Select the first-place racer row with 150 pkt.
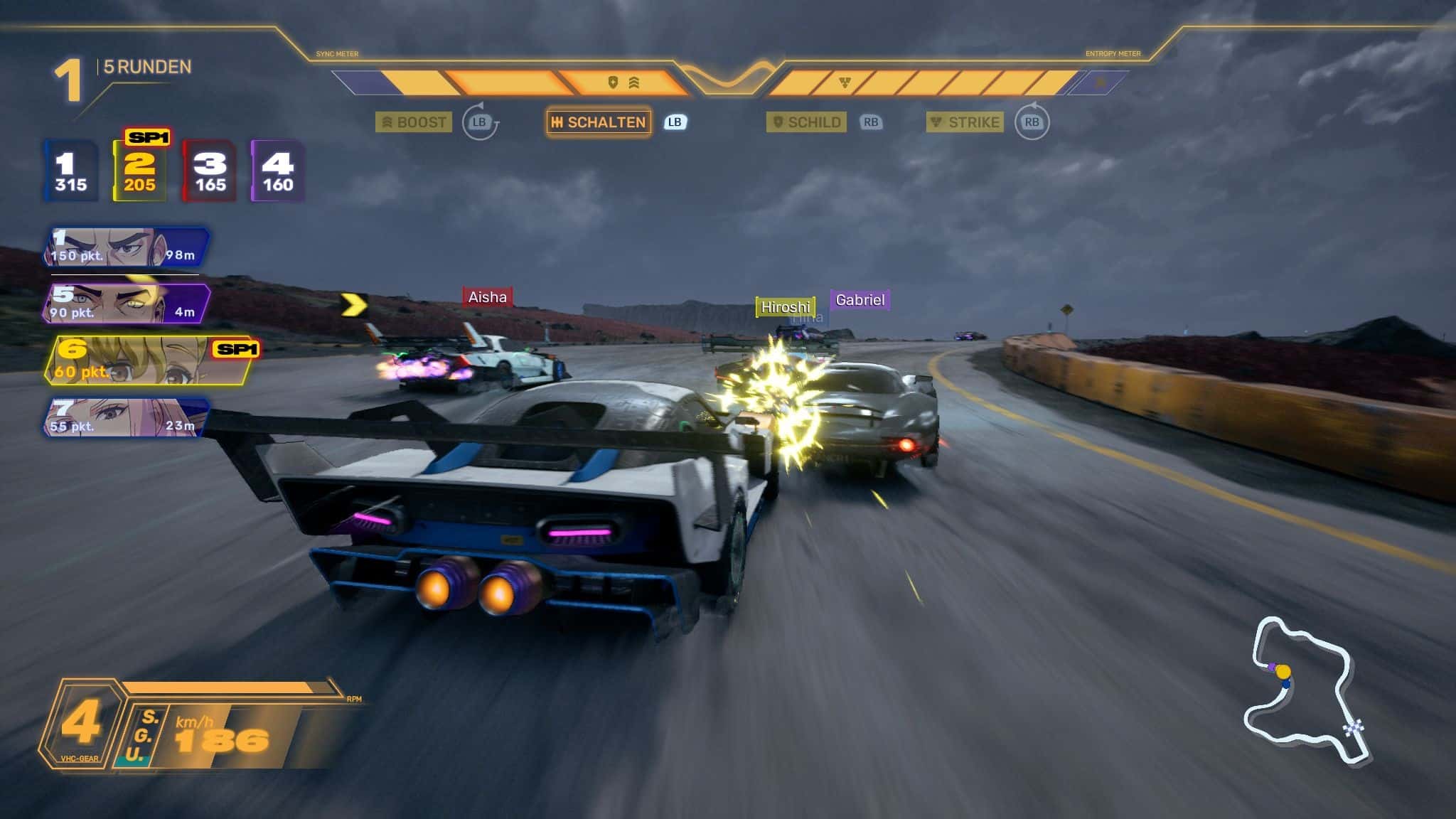Viewport: 1456px width, 819px height. (x=127, y=247)
